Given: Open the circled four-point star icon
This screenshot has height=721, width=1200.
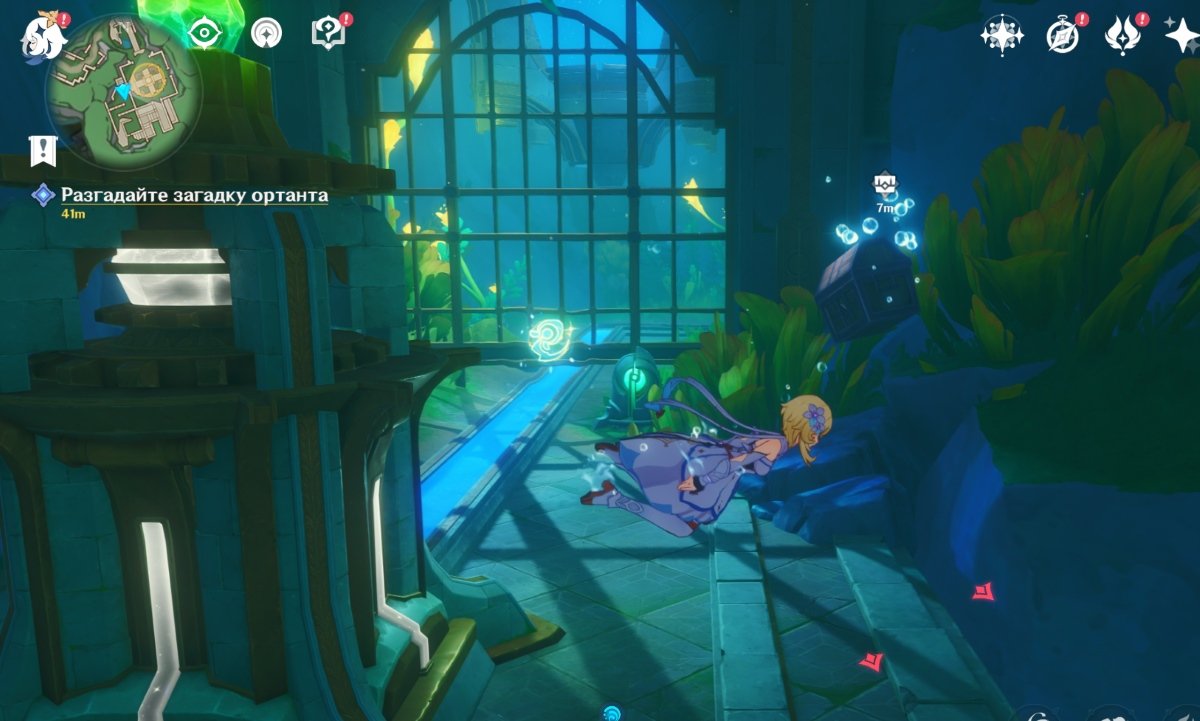Looking at the screenshot, I should [1000, 35].
